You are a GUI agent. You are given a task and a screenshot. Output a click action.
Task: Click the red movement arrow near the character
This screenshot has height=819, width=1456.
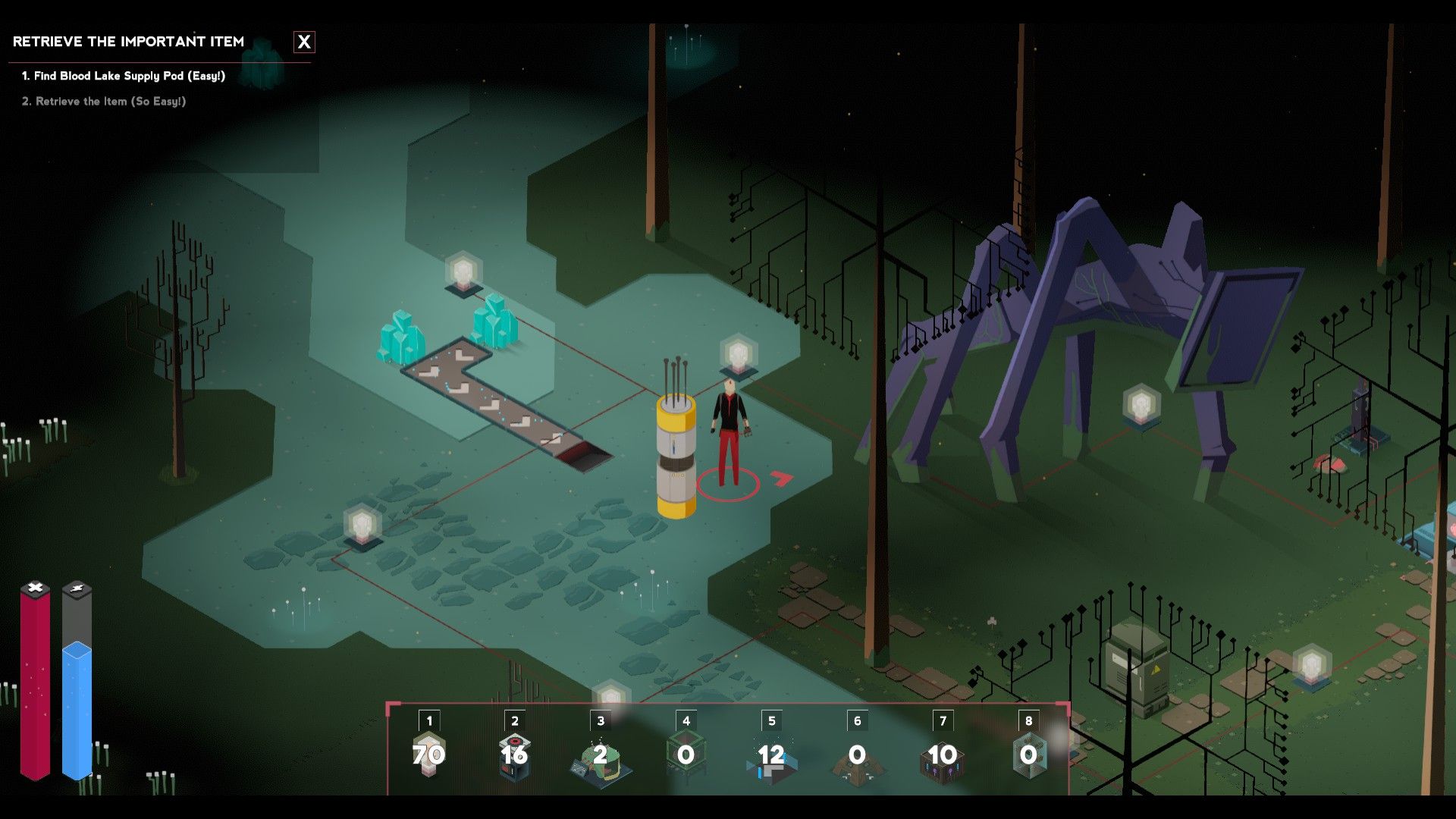coord(781,479)
